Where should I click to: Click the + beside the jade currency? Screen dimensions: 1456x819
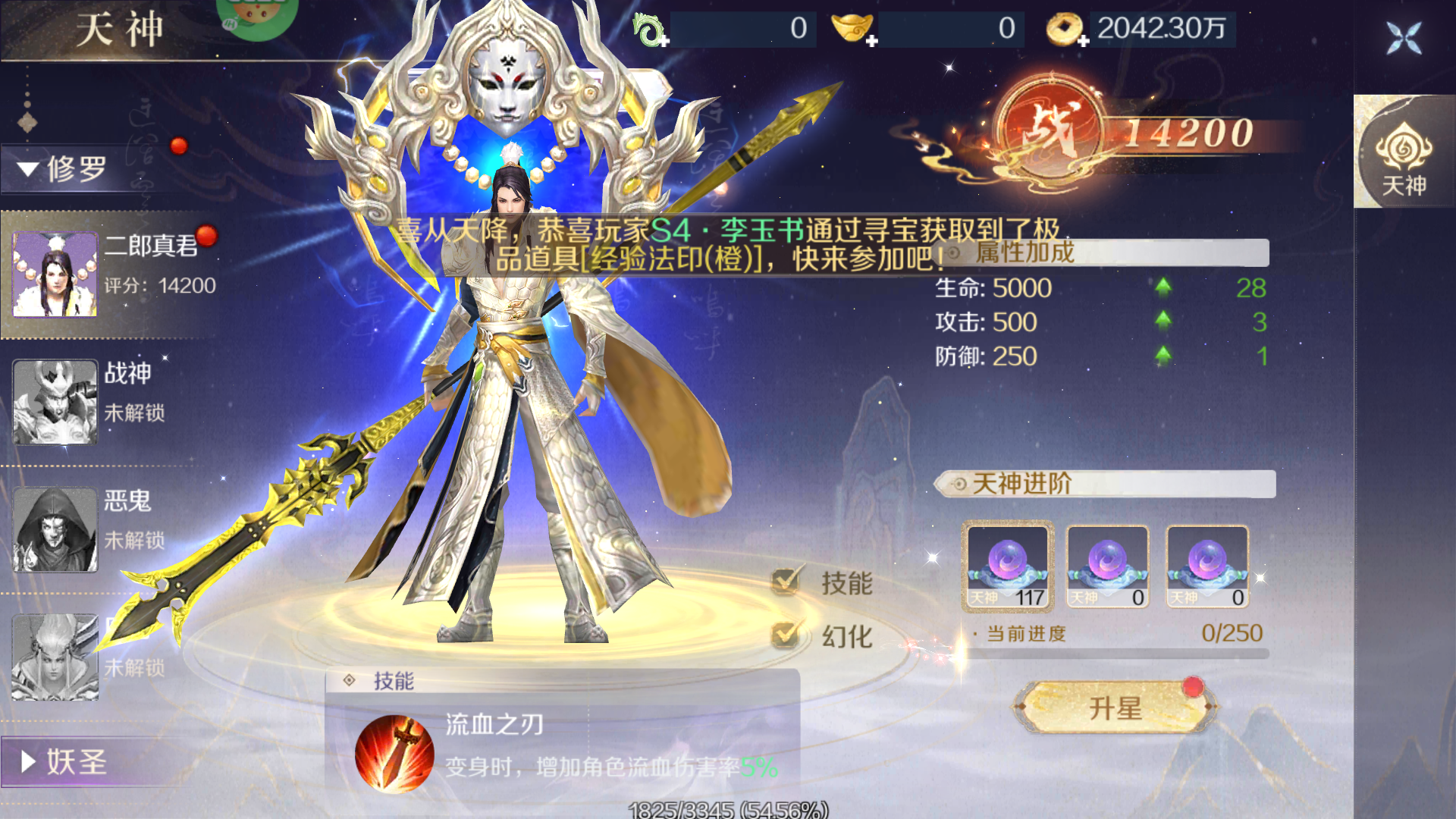(664, 42)
